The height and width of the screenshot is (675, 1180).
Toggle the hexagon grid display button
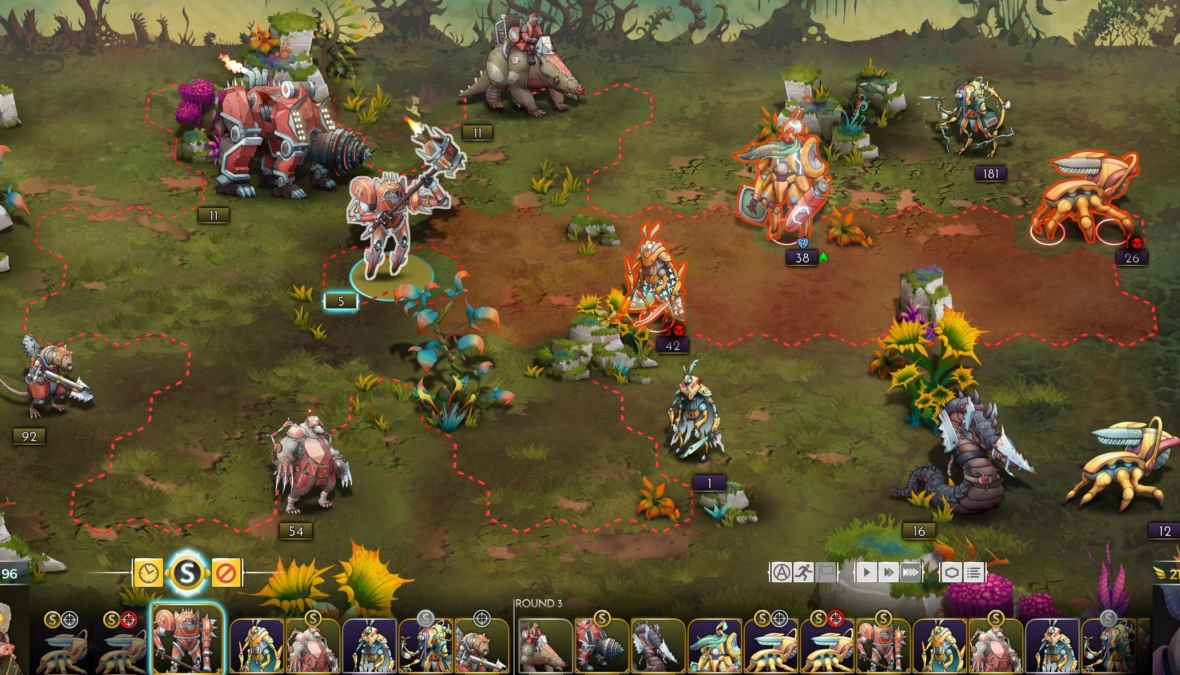[x=951, y=572]
